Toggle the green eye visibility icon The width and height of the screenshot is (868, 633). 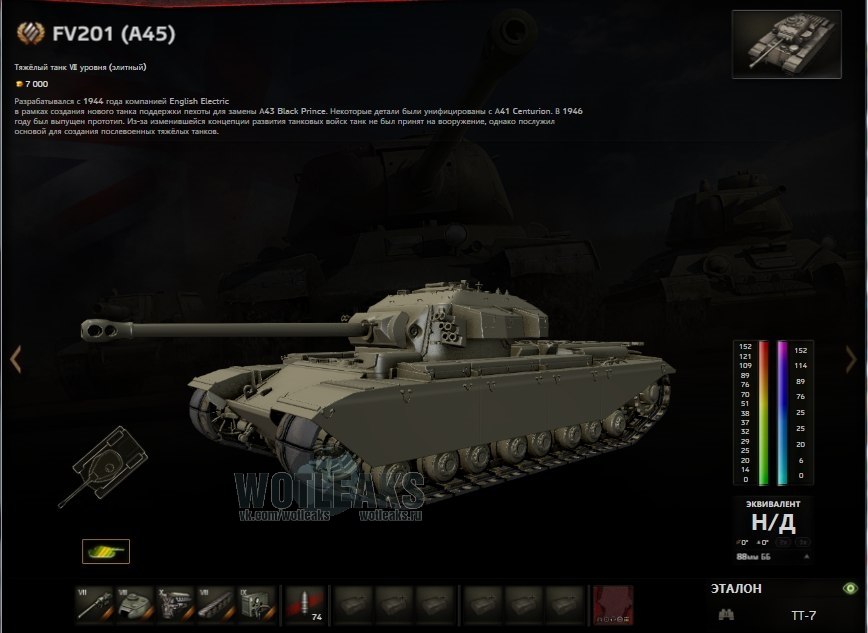tap(850, 589)
